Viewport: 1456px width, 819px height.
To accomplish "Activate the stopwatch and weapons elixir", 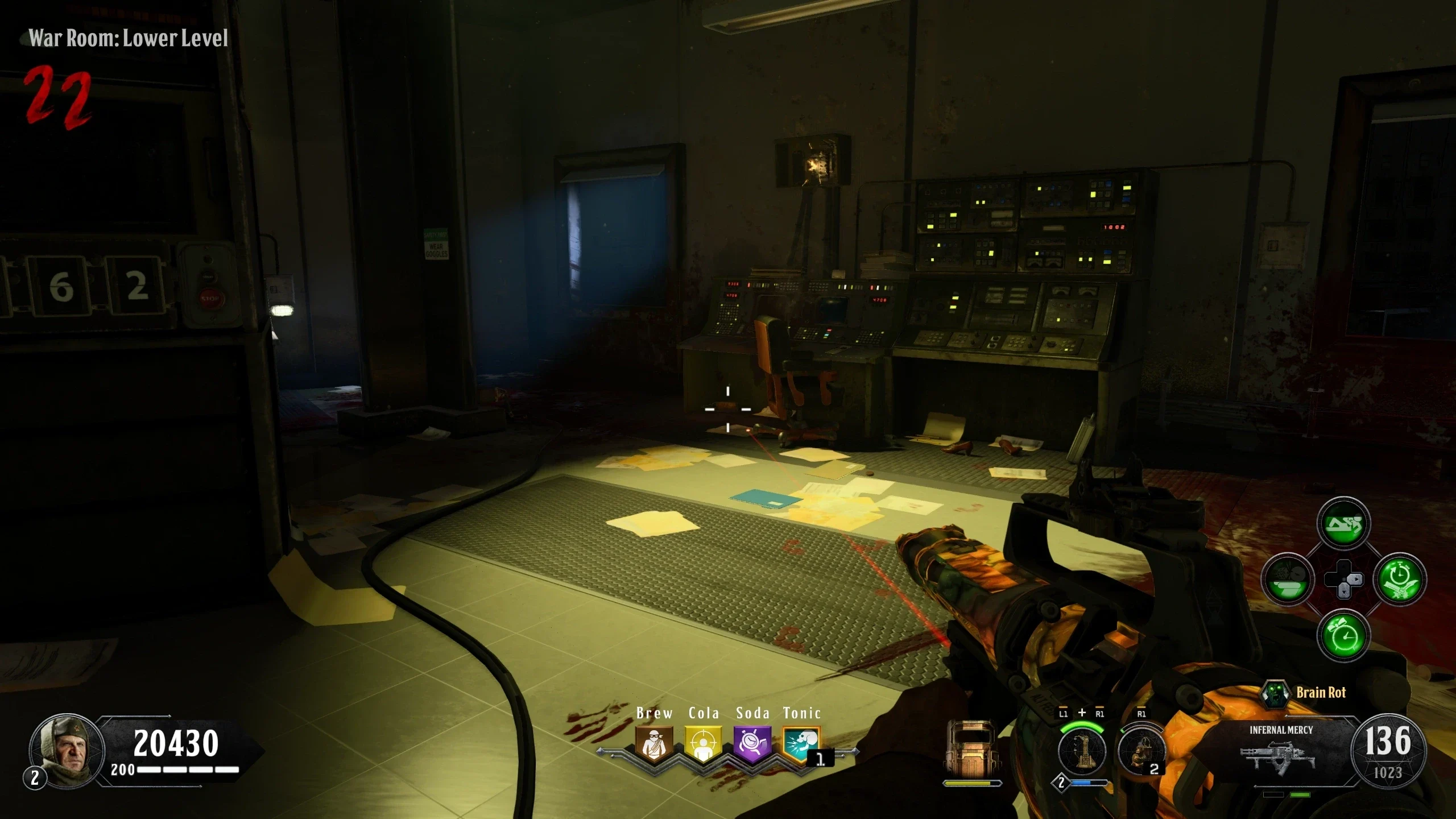I will (1400, 580).
